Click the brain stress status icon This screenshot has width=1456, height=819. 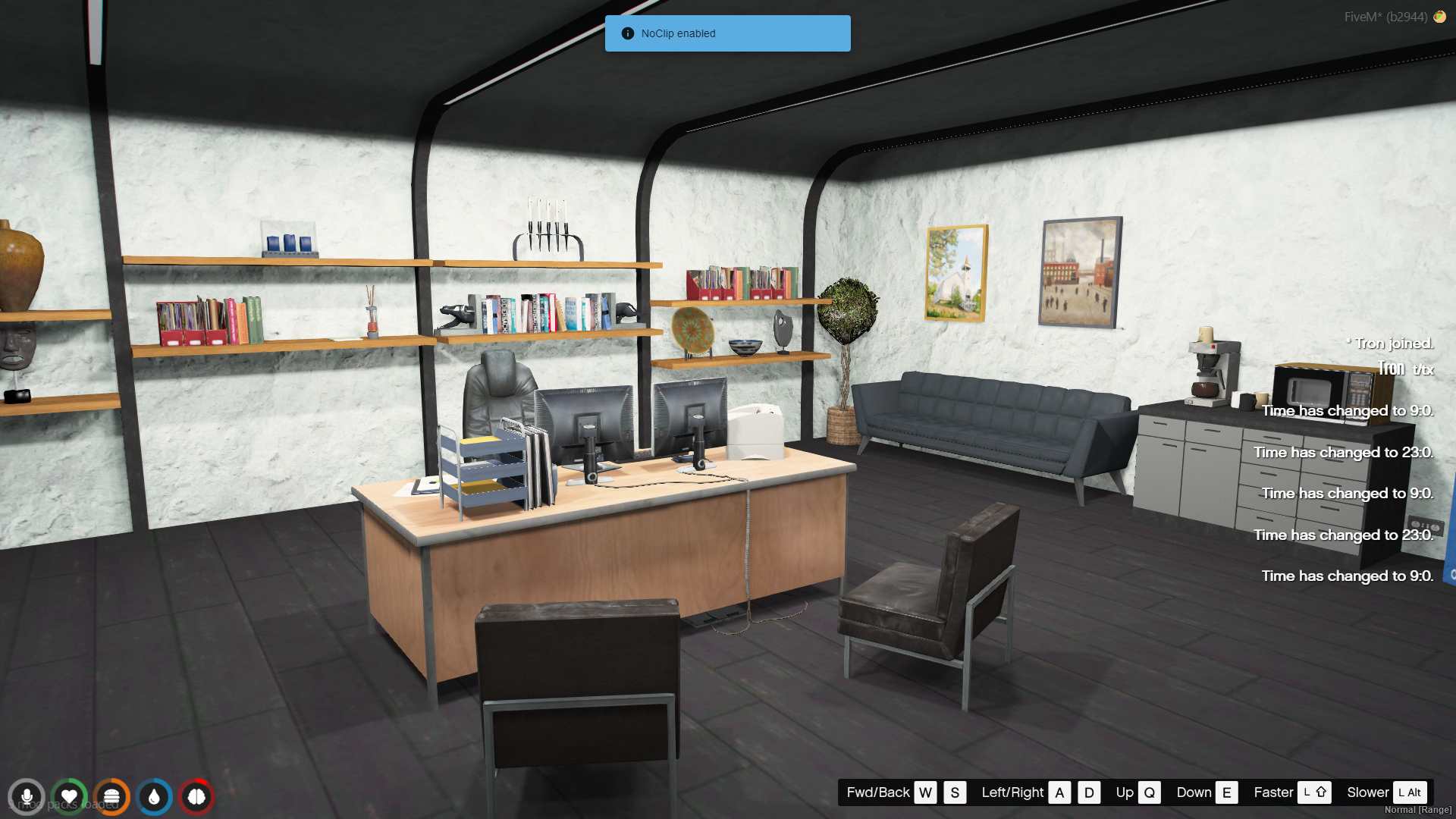[x=196, y=797]
